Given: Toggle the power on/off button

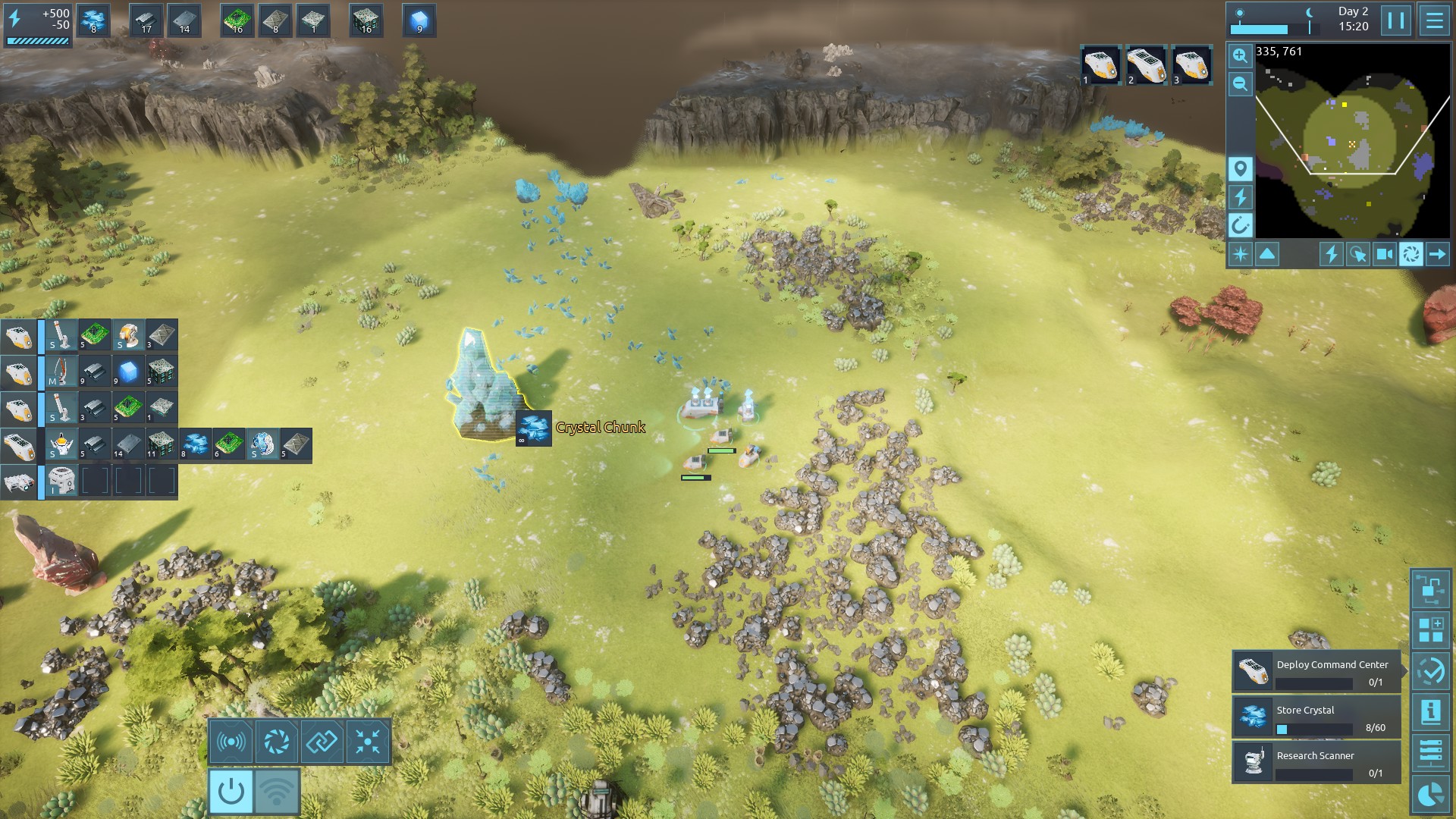Looking at the screenshot, I should pos(231,792).
